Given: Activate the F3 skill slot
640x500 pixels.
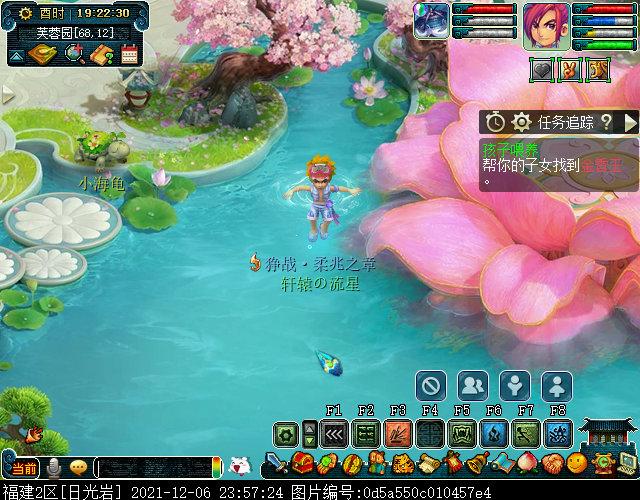Looking at the screenshot, I should (398, 434).
